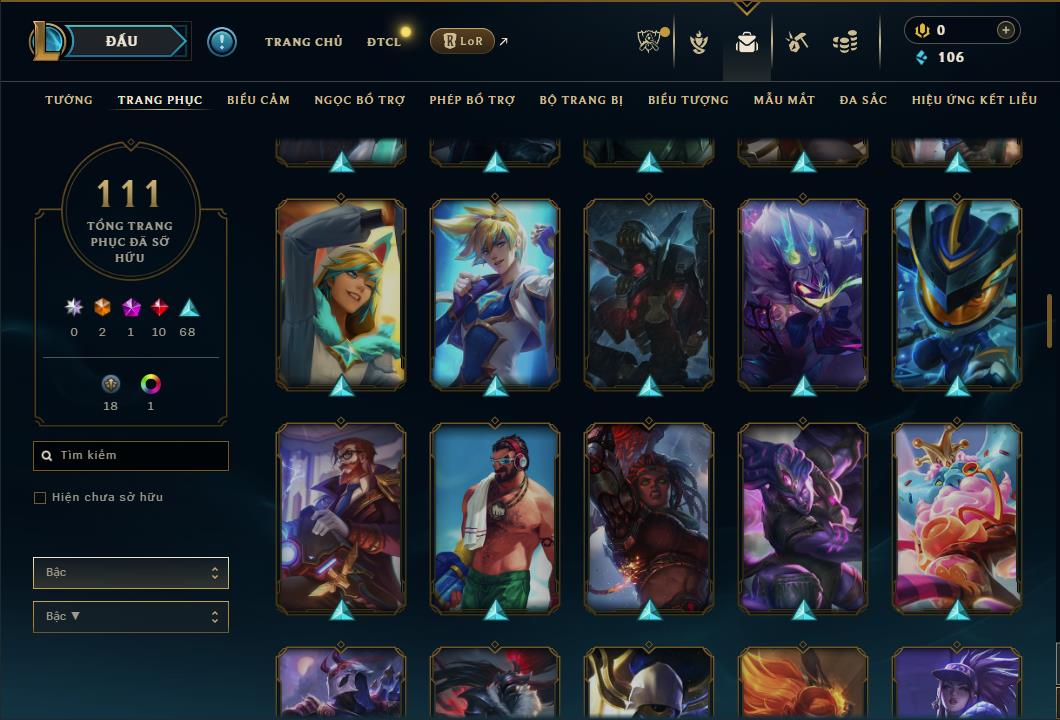Open the coin stack store icon
Viewport: 1060px width, 720px height.
pos(845,42)
